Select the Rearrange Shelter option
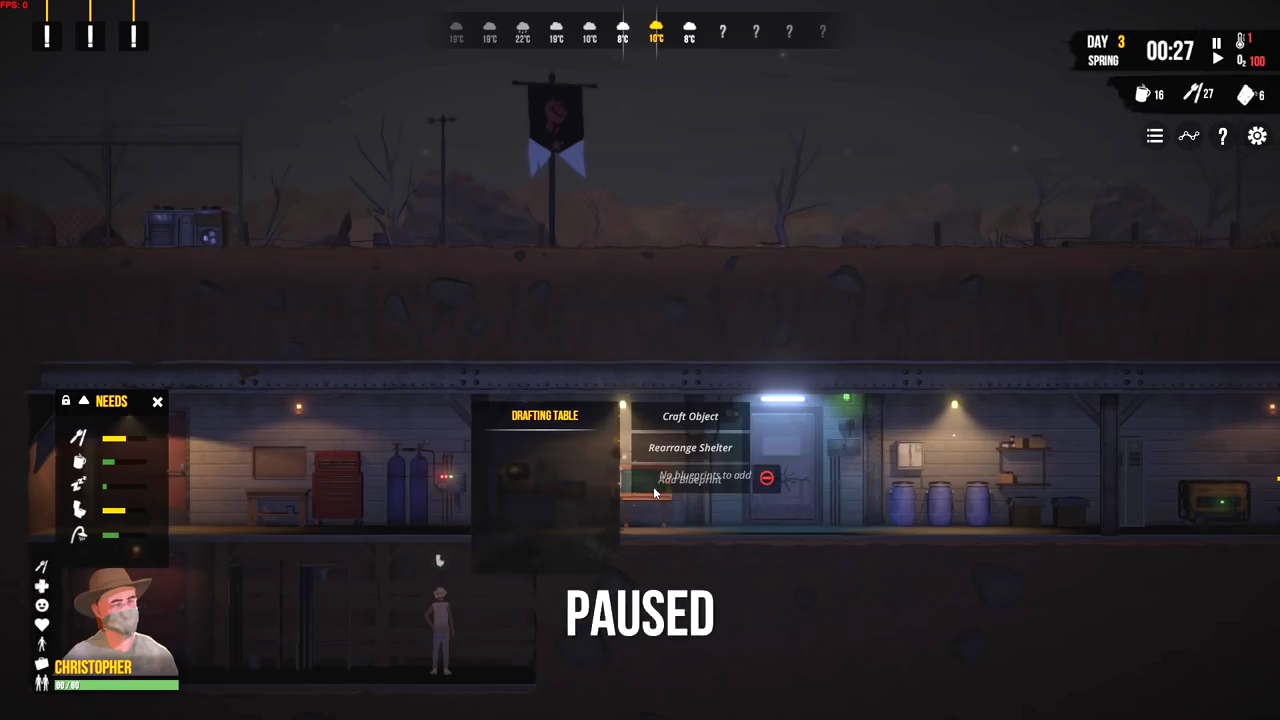1280x720 pixels. tap(690, 448)
